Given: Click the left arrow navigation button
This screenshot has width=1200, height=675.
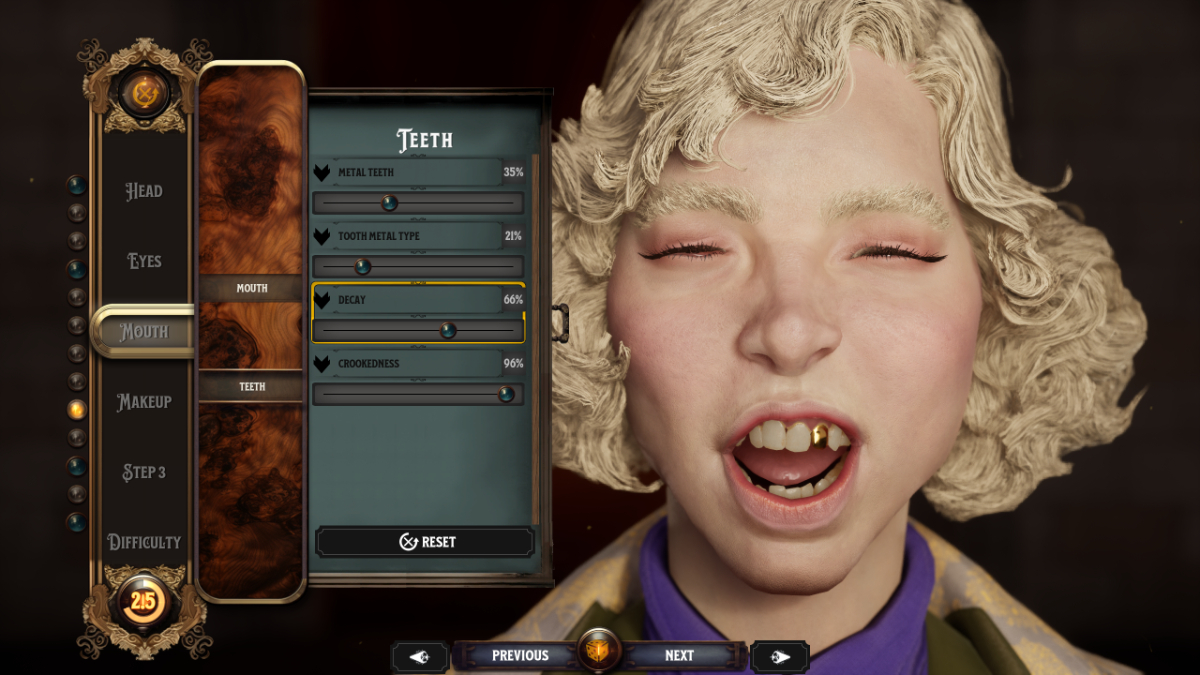Looking at the screenshot, I should tap(419, 656).
